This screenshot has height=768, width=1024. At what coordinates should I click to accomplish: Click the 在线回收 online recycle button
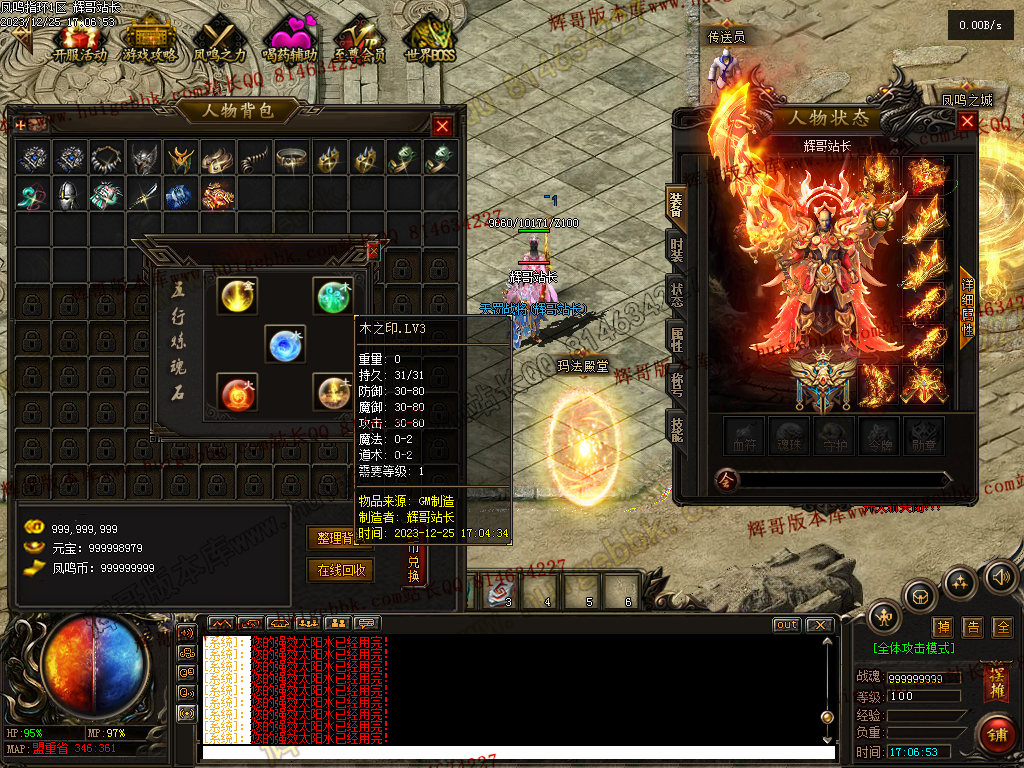click(x=339, y=570)
